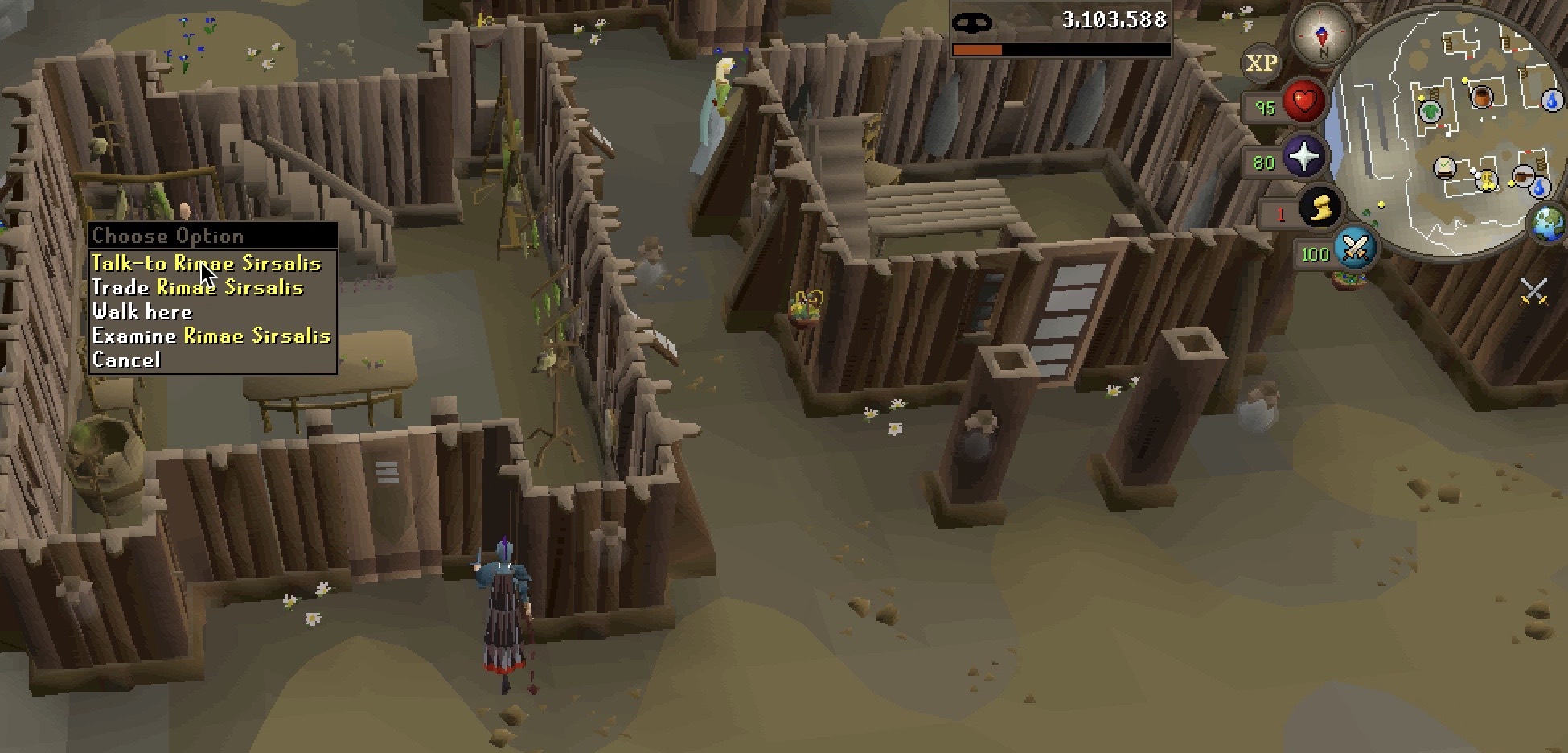Choose Walk here in context menu
Viewport: 1568px width, 753px height.
tap(142, 312)
